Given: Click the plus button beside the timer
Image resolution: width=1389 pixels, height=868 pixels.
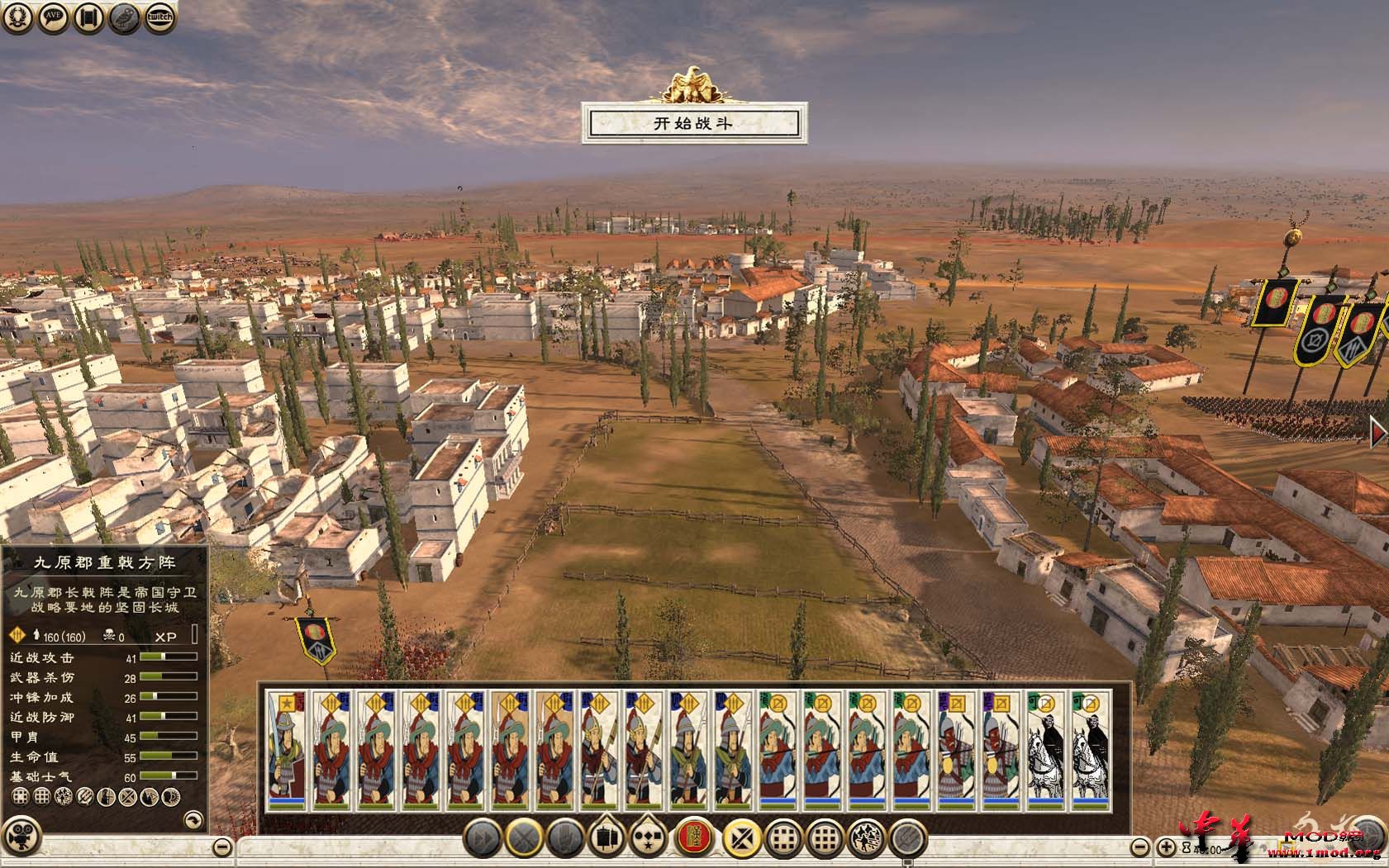Looking at the screenshot, I should [x=1166, y=847].
